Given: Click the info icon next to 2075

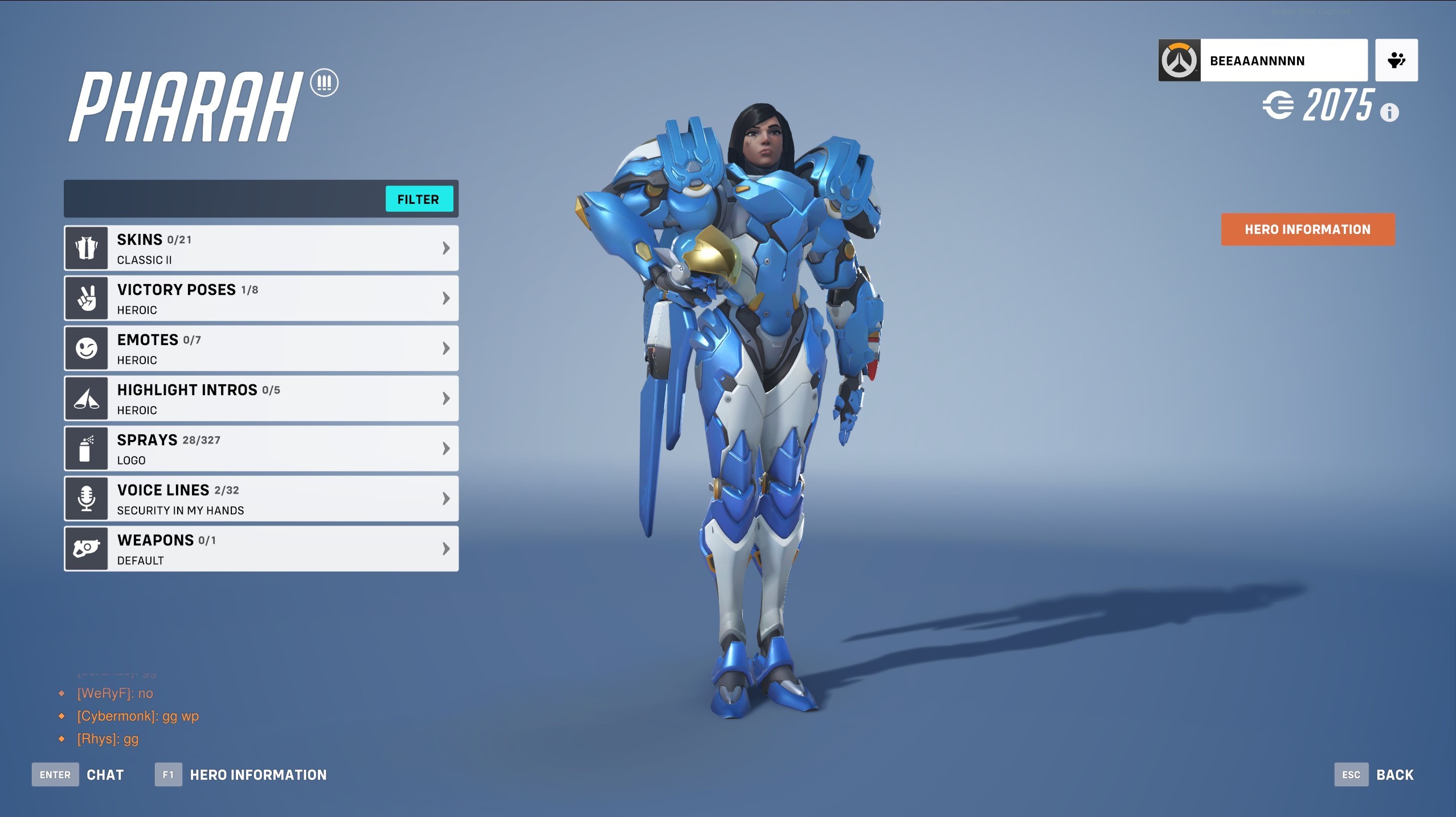Looking at the screenshot, I should click(x=1390, y=113).
